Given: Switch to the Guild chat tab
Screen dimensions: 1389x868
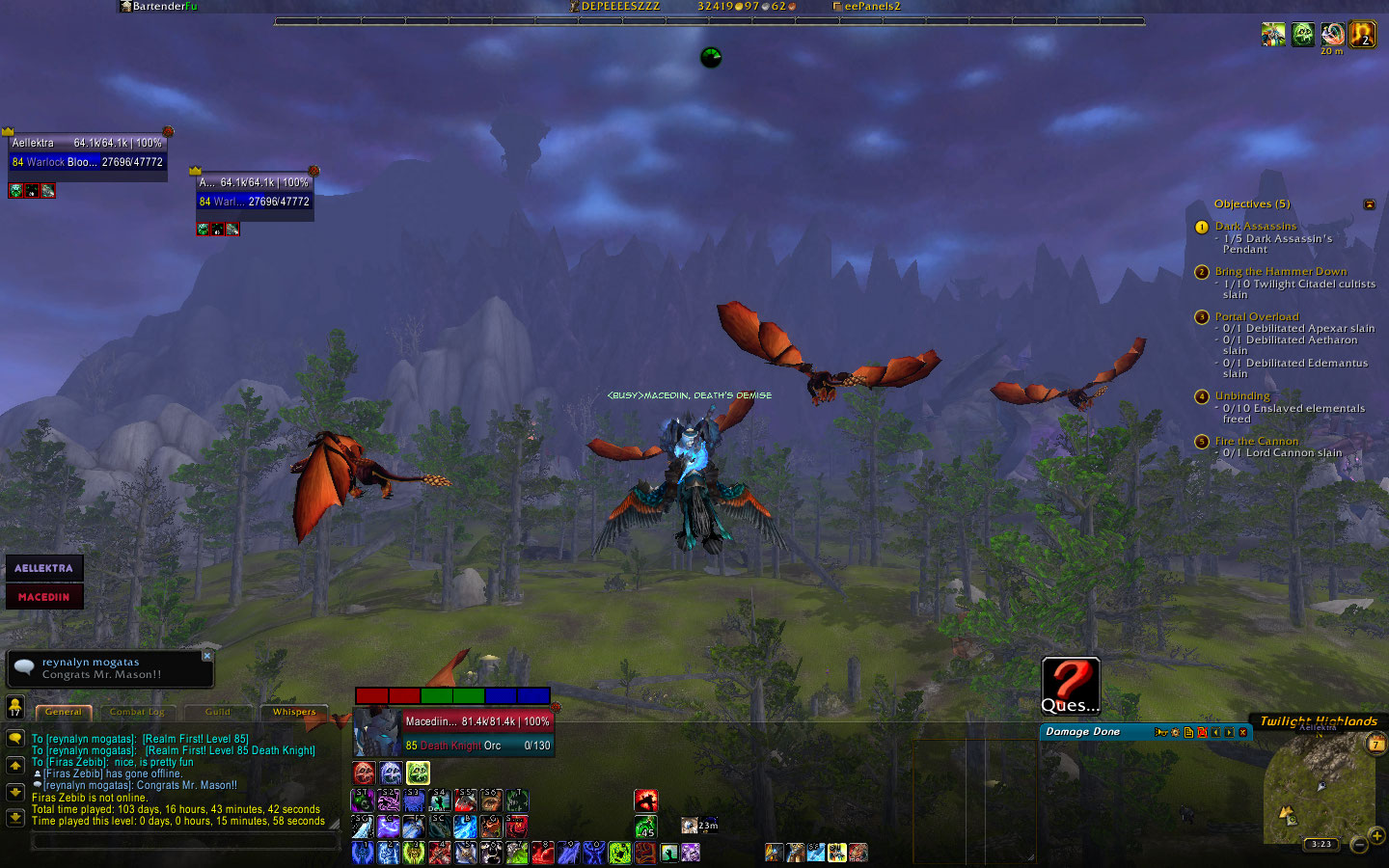Looking at the screenshot, I should 218,712.
